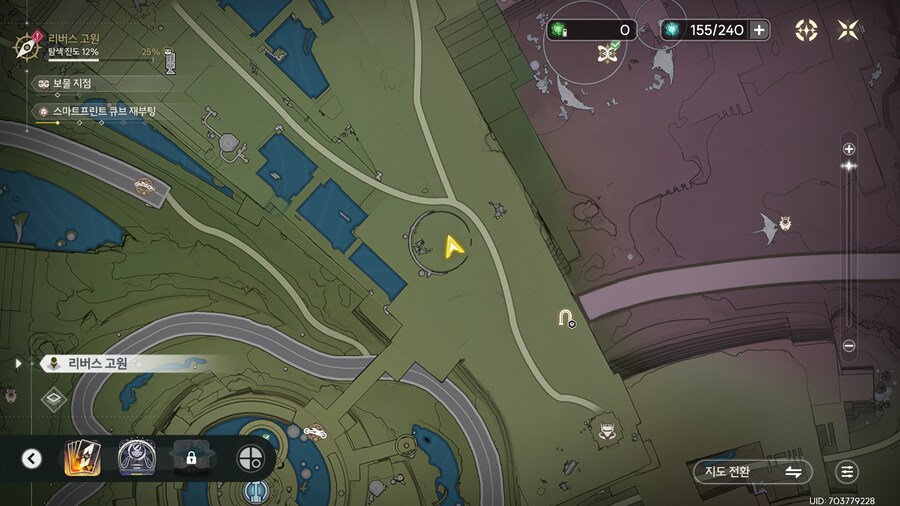Add more waveplates with the plus button

(x=760, y=30)
